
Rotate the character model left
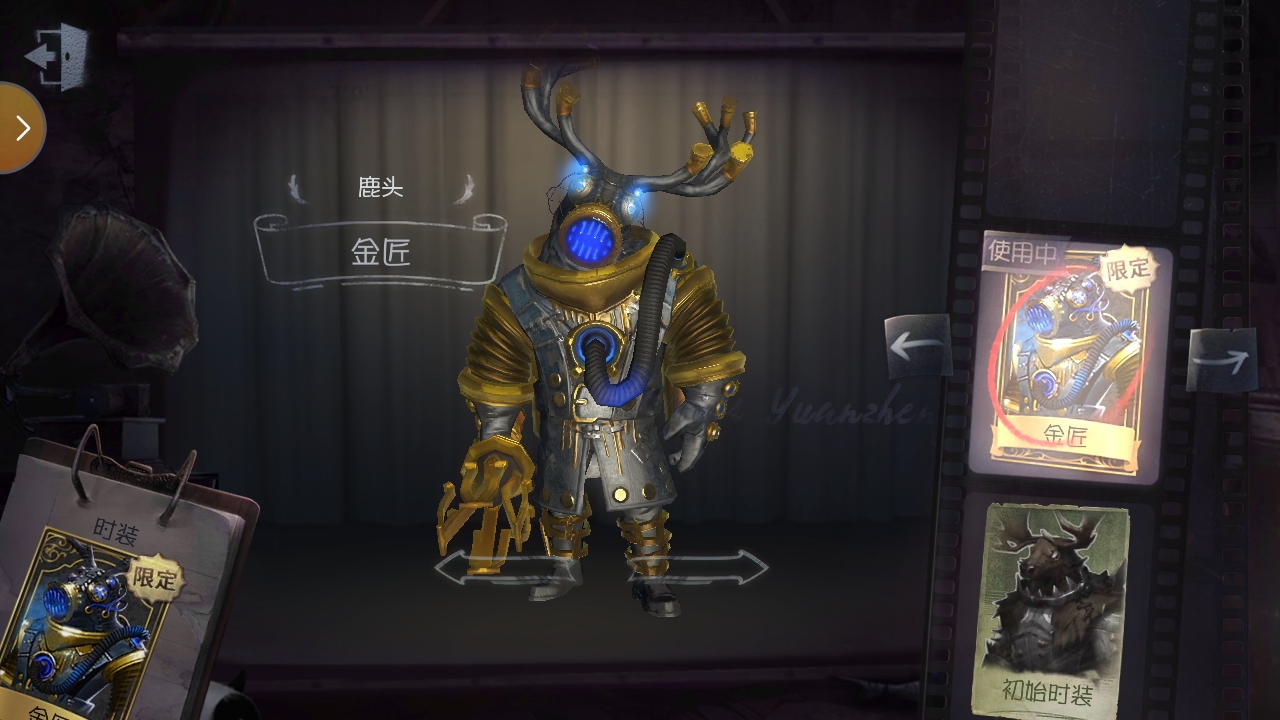click(490, 568)
